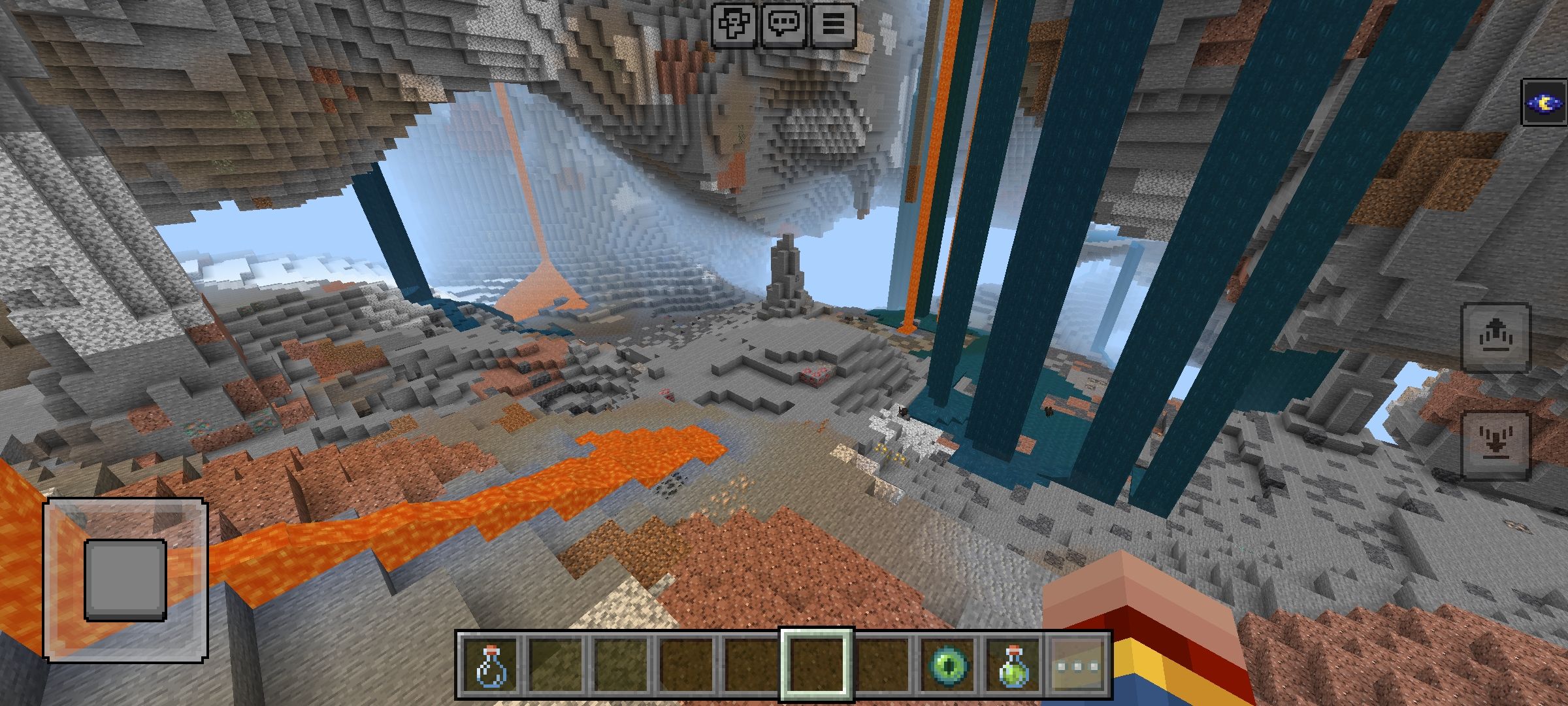Viewport: 1568px width, 706px height.
Task: Tap the movement joystick thumb pad
Action: point(125,580)
